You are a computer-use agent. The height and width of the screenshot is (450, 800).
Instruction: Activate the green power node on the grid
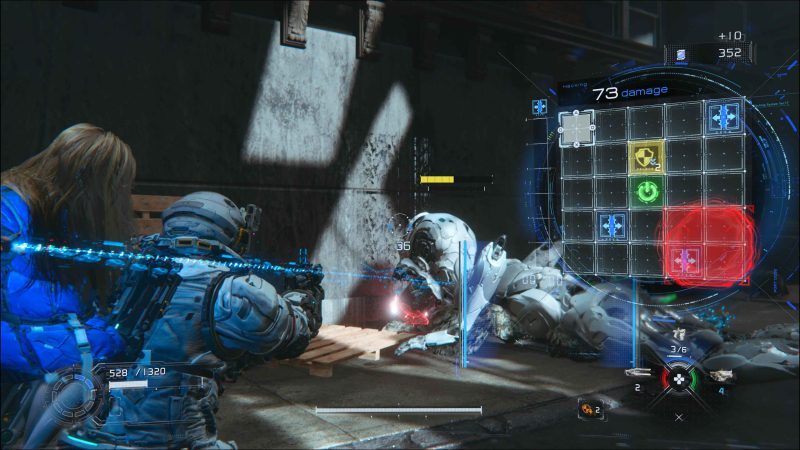click(x=646, y=190)
